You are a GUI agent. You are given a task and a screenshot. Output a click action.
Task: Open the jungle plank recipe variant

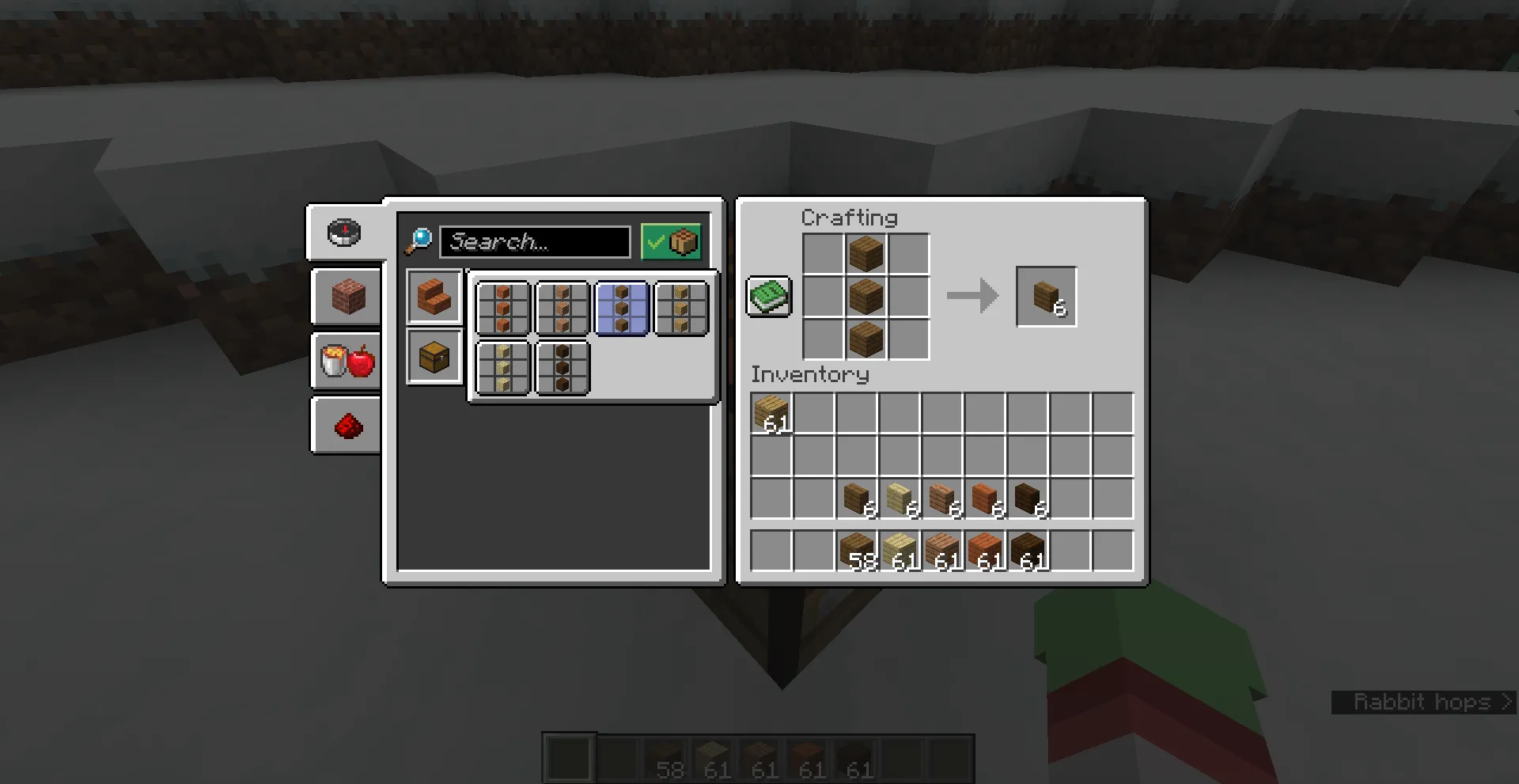coord(563,309)
